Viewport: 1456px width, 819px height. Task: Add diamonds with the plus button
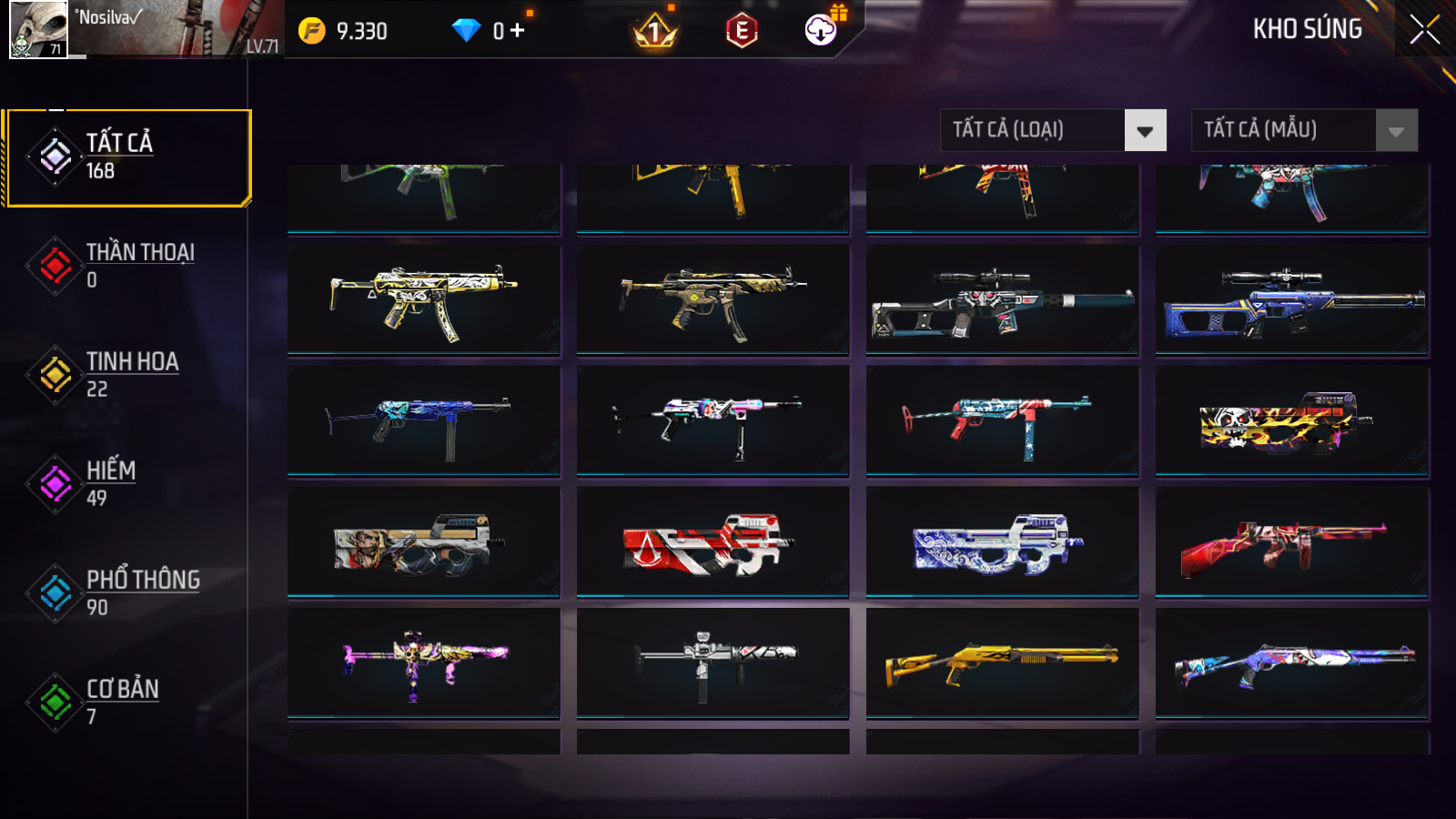click(x=518, y=31)
